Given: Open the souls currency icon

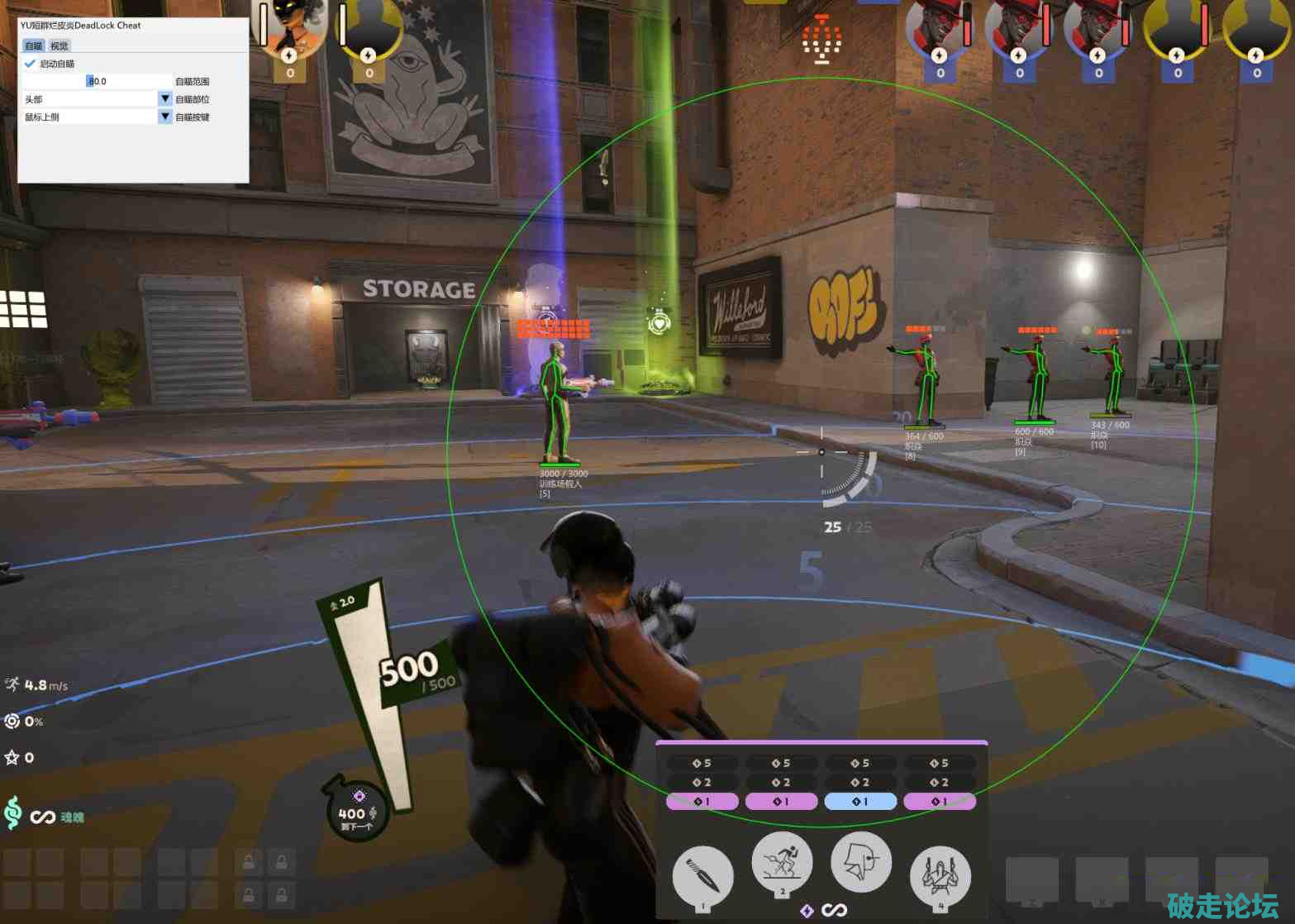Looking at the screenshot, I should 13,813.
